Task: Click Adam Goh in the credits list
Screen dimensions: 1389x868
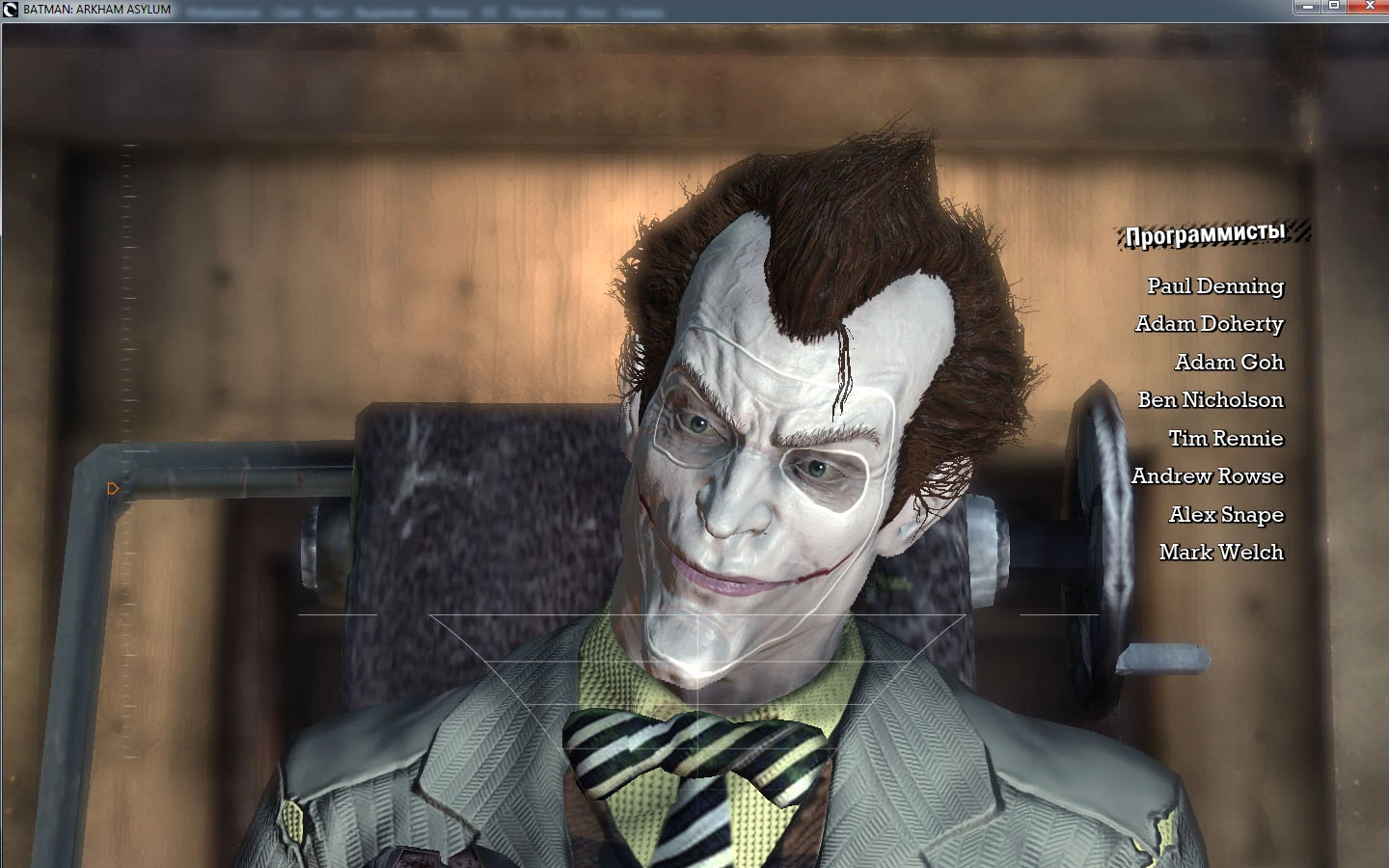Action: (x=1229, y=363)
